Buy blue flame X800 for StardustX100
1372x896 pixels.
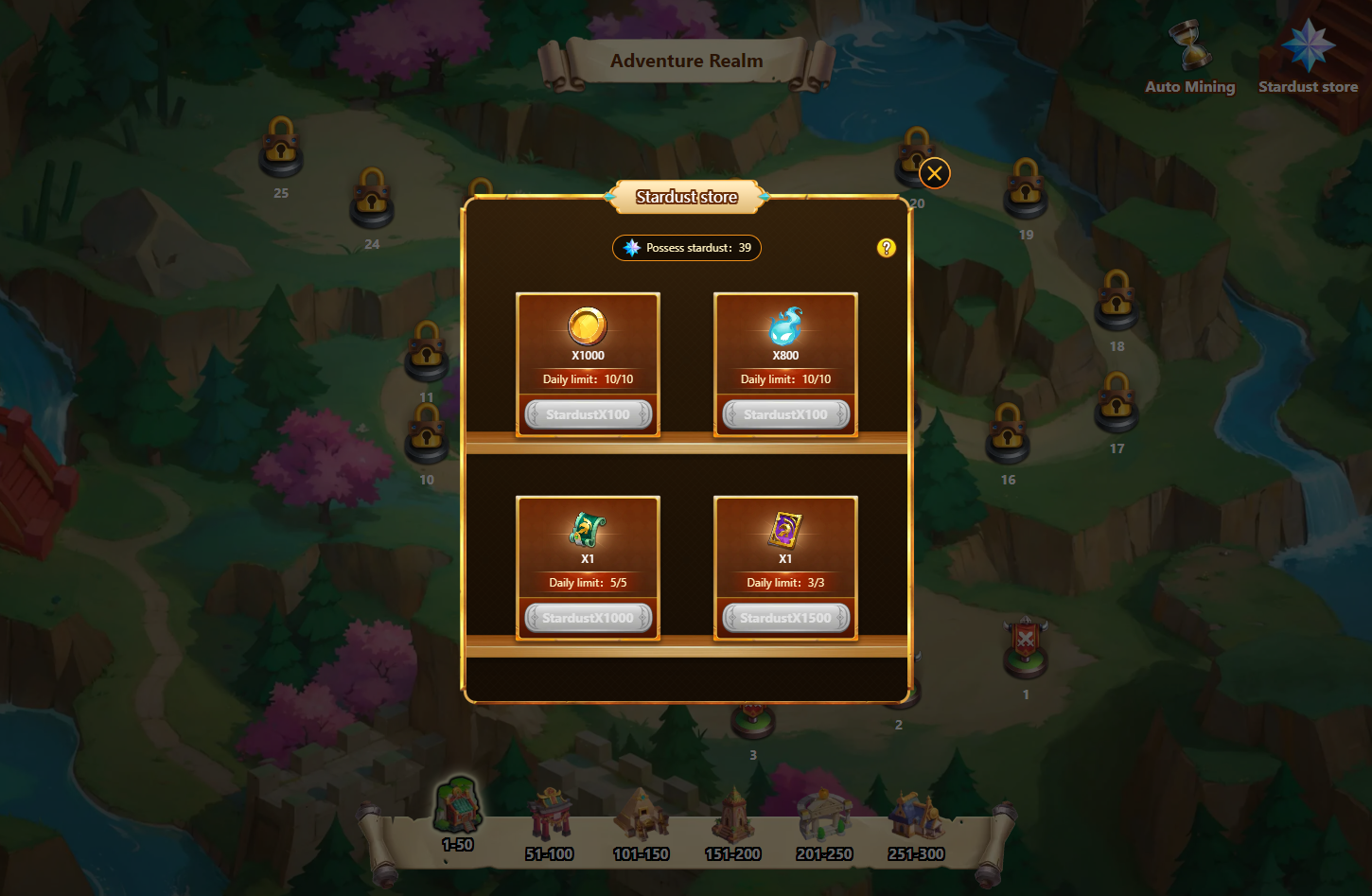[x=785, y=414]
